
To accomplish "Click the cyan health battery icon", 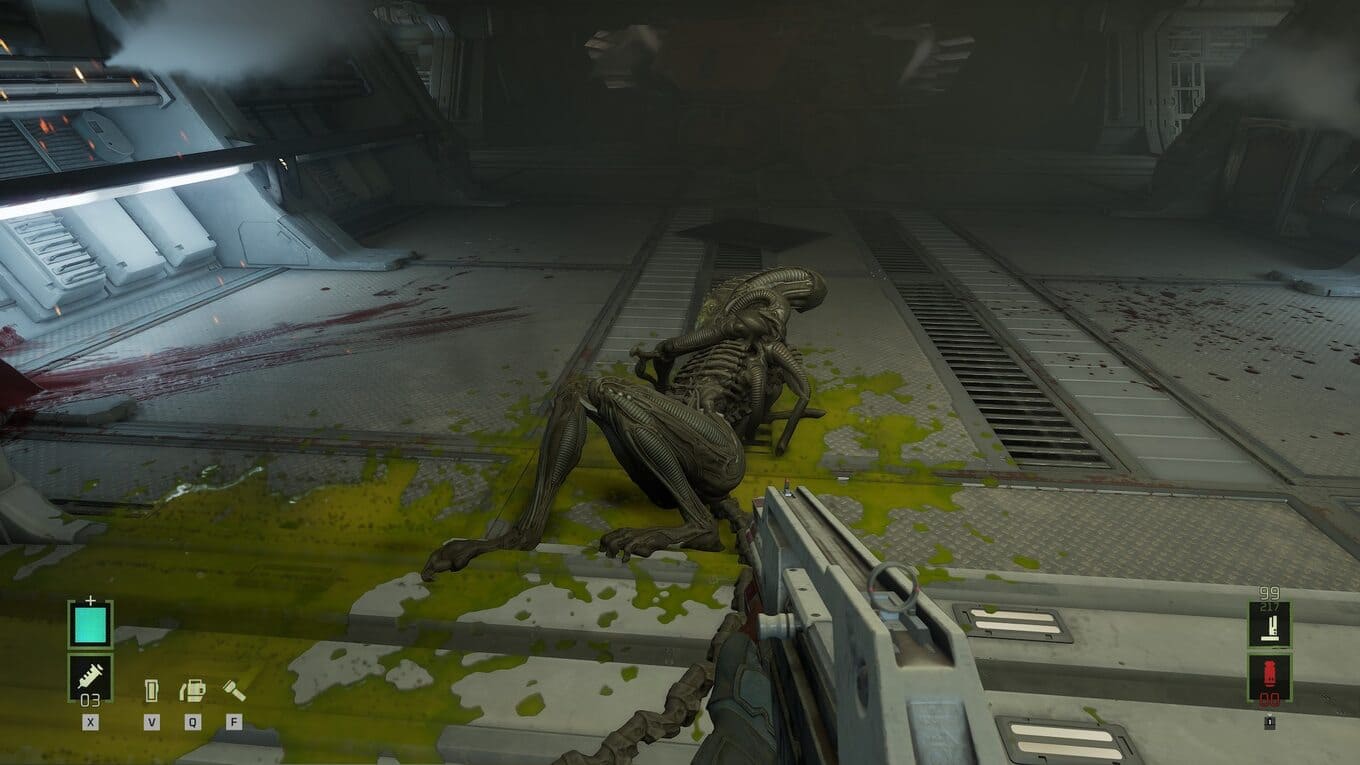I will coord(90,624).
